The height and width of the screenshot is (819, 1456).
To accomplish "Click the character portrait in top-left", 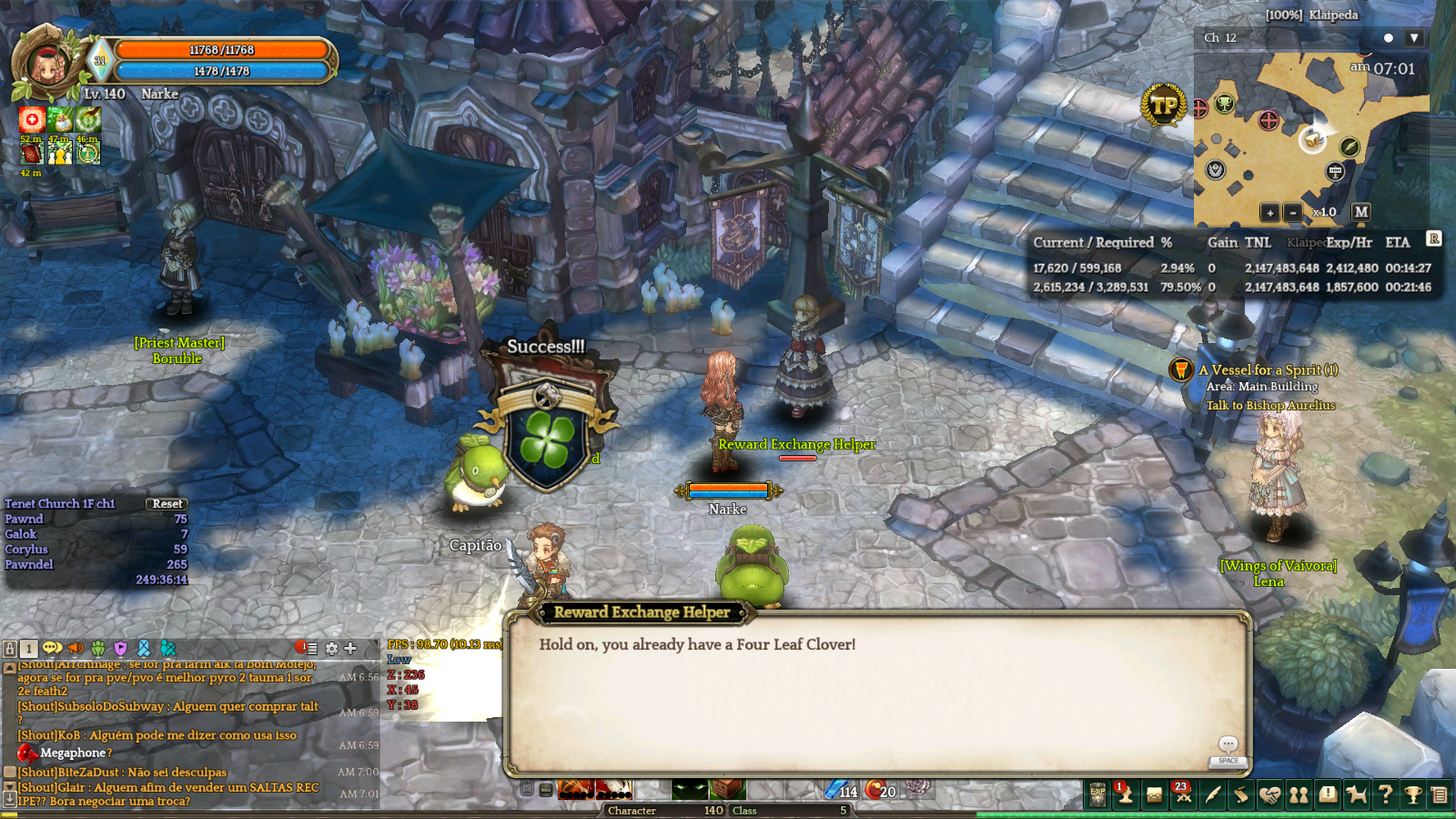I will [x=45, y=64].
